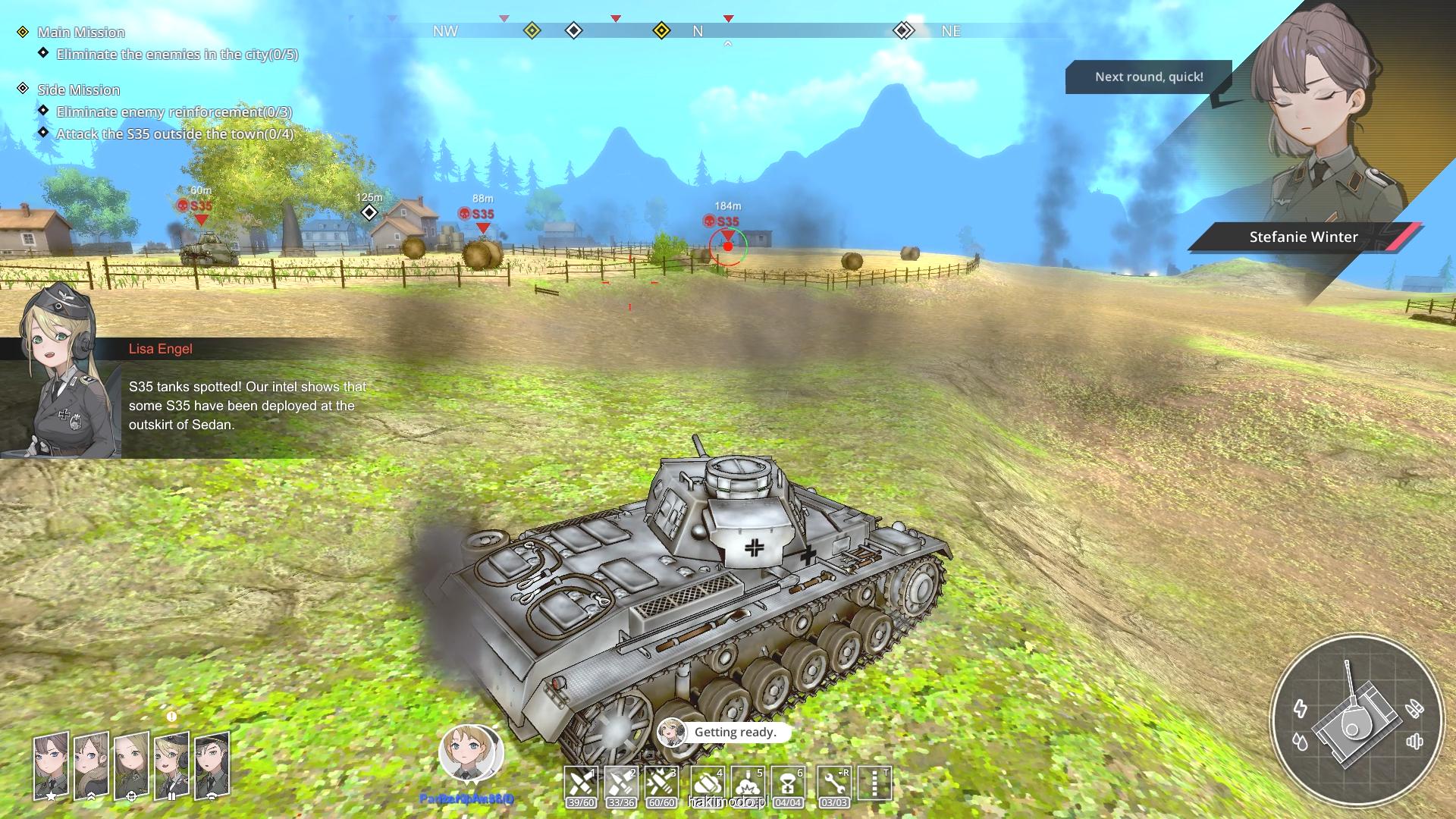Open the Main Mission objective tracker
1456x819 pixels.
[x=80, y=33]
